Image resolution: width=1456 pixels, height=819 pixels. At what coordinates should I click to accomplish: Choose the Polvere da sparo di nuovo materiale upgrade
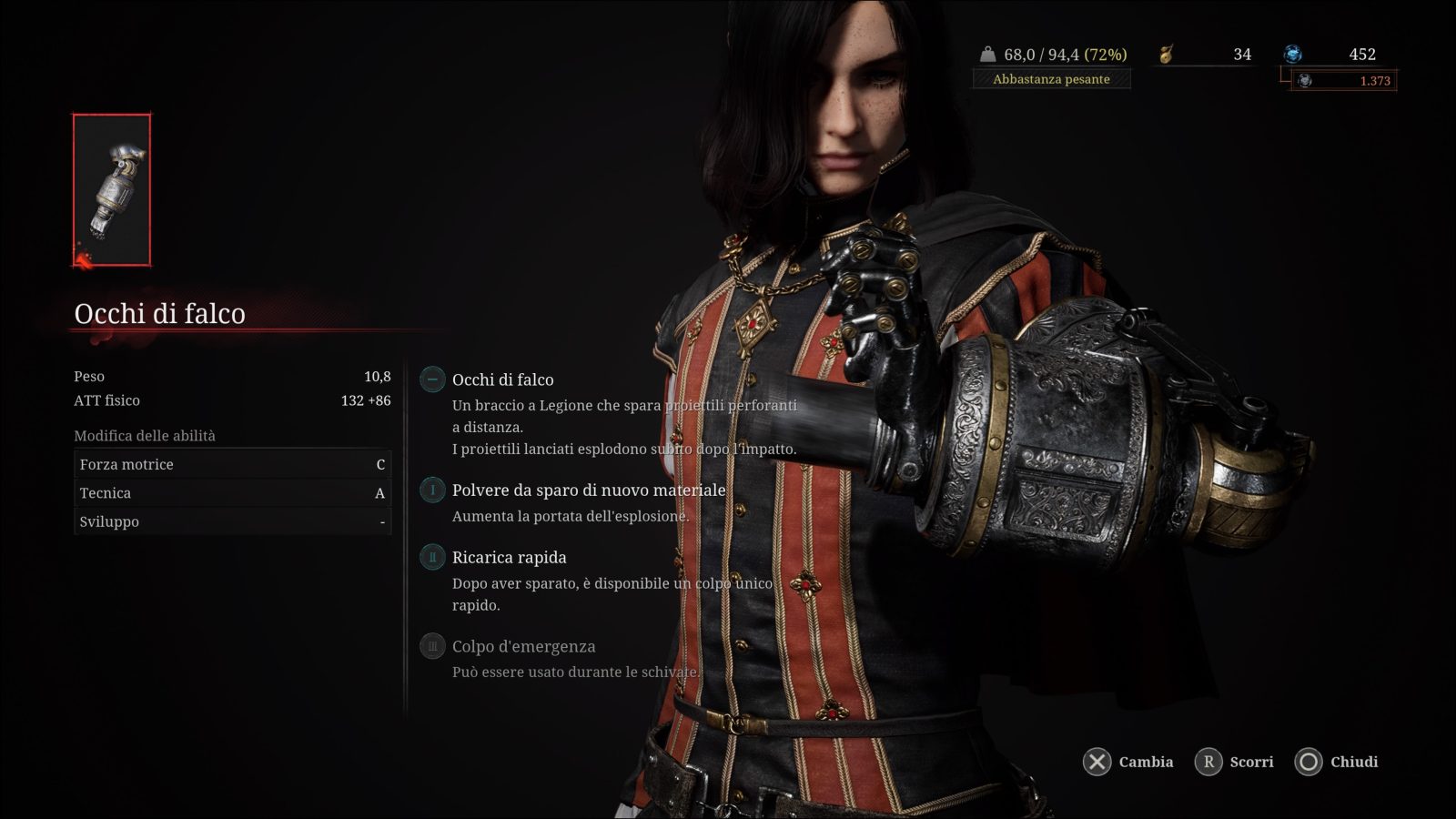tap(588, 490)
